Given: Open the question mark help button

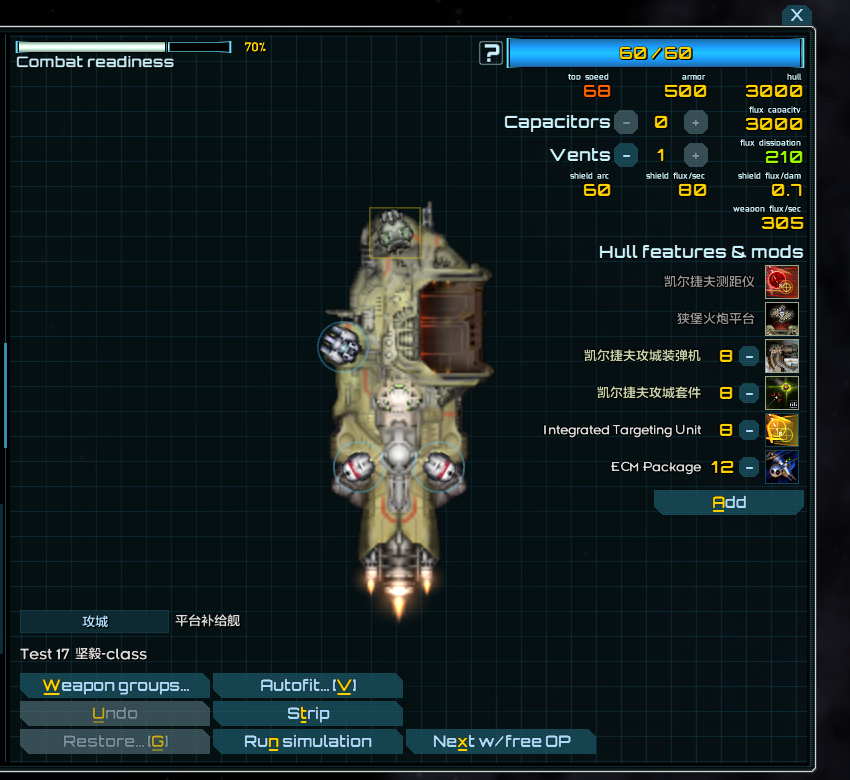Looking at the screenshot, I should (x=490, y=53).
